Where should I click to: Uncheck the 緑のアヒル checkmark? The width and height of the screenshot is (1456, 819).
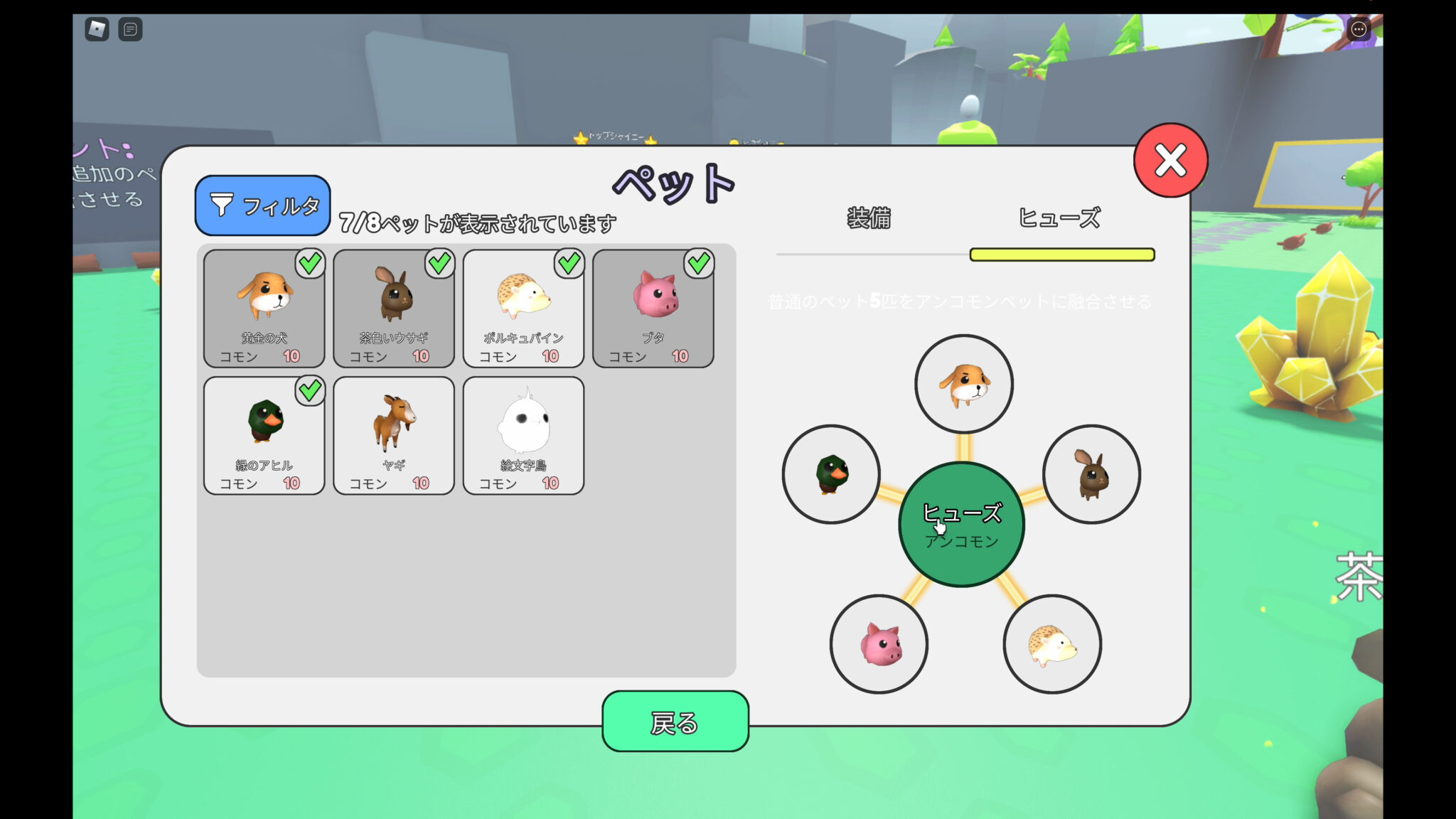pos(309,391)
